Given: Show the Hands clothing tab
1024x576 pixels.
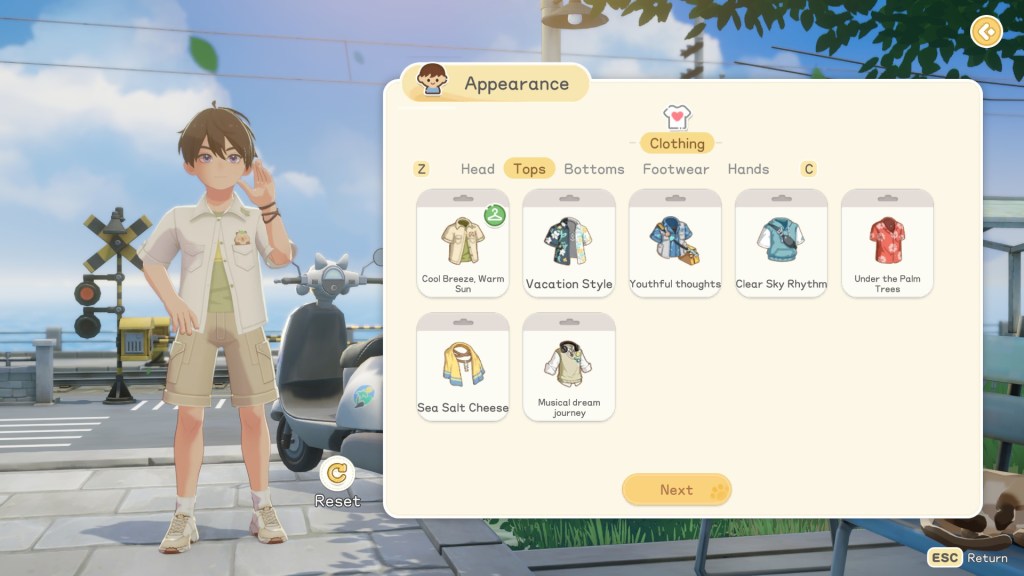Looking at the screenshot, I should (x=748, y=169).
